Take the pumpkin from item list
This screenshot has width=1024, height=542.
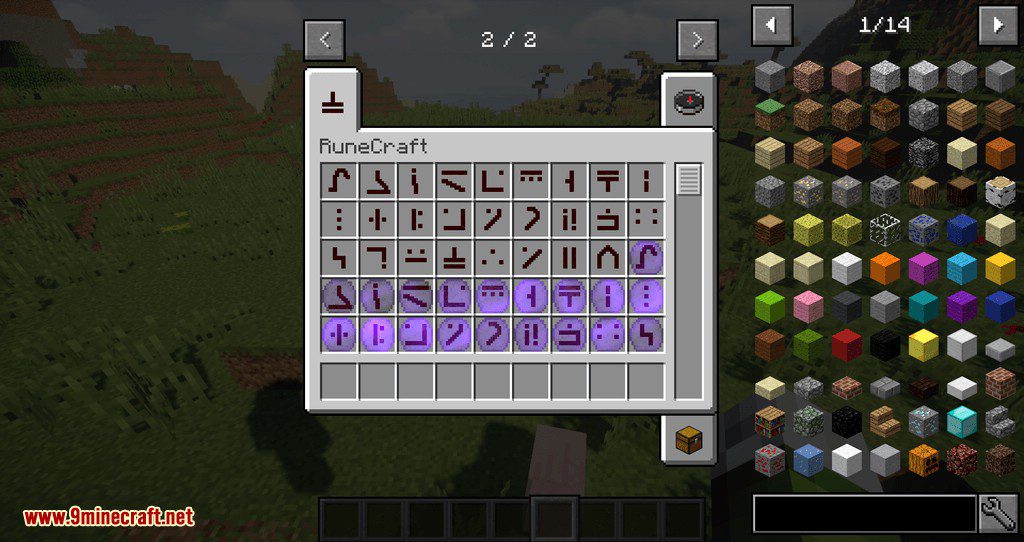point(925,459)
